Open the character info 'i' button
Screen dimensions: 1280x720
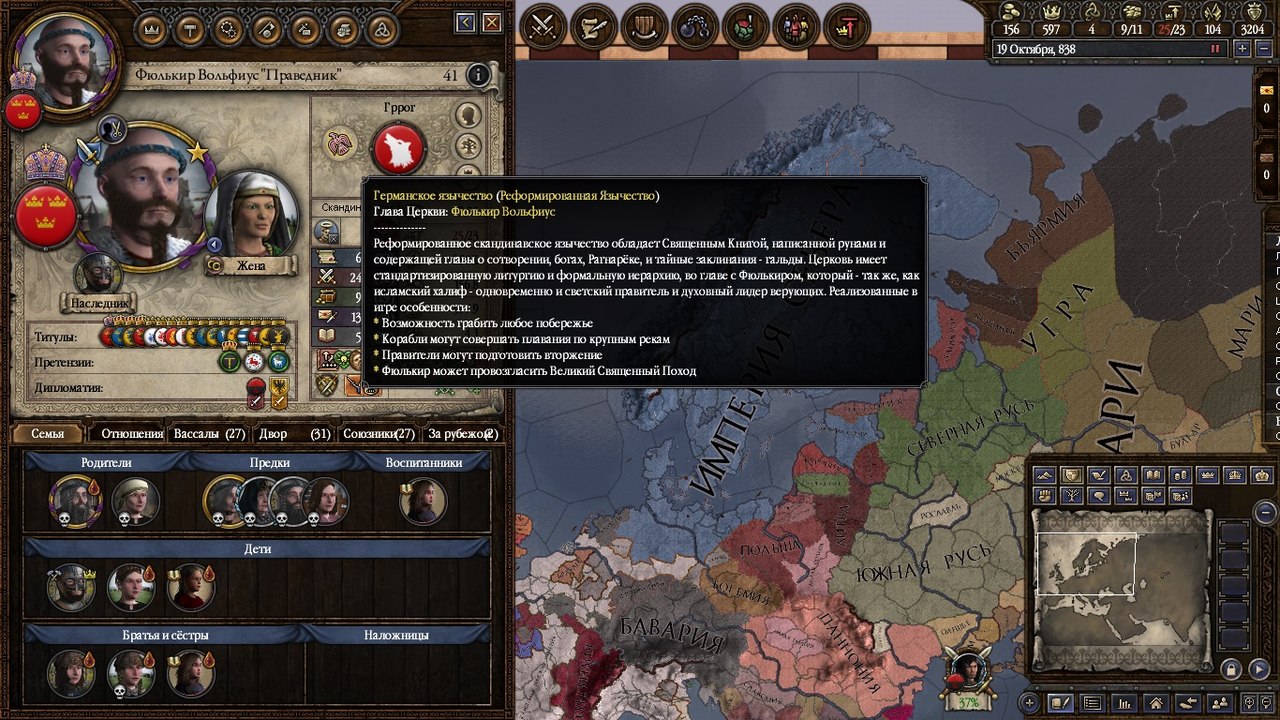coord(479,75)
